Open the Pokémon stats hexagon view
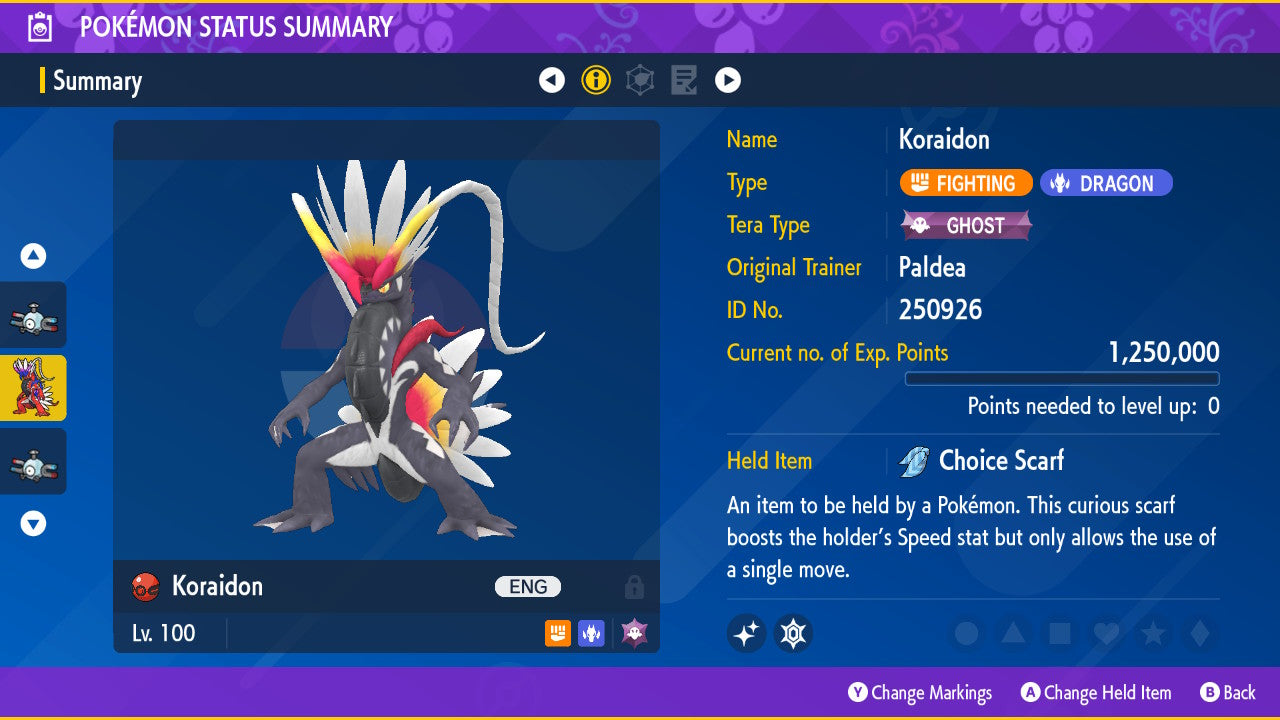This screenshot has width=1280, height=720. coord(639,79)
